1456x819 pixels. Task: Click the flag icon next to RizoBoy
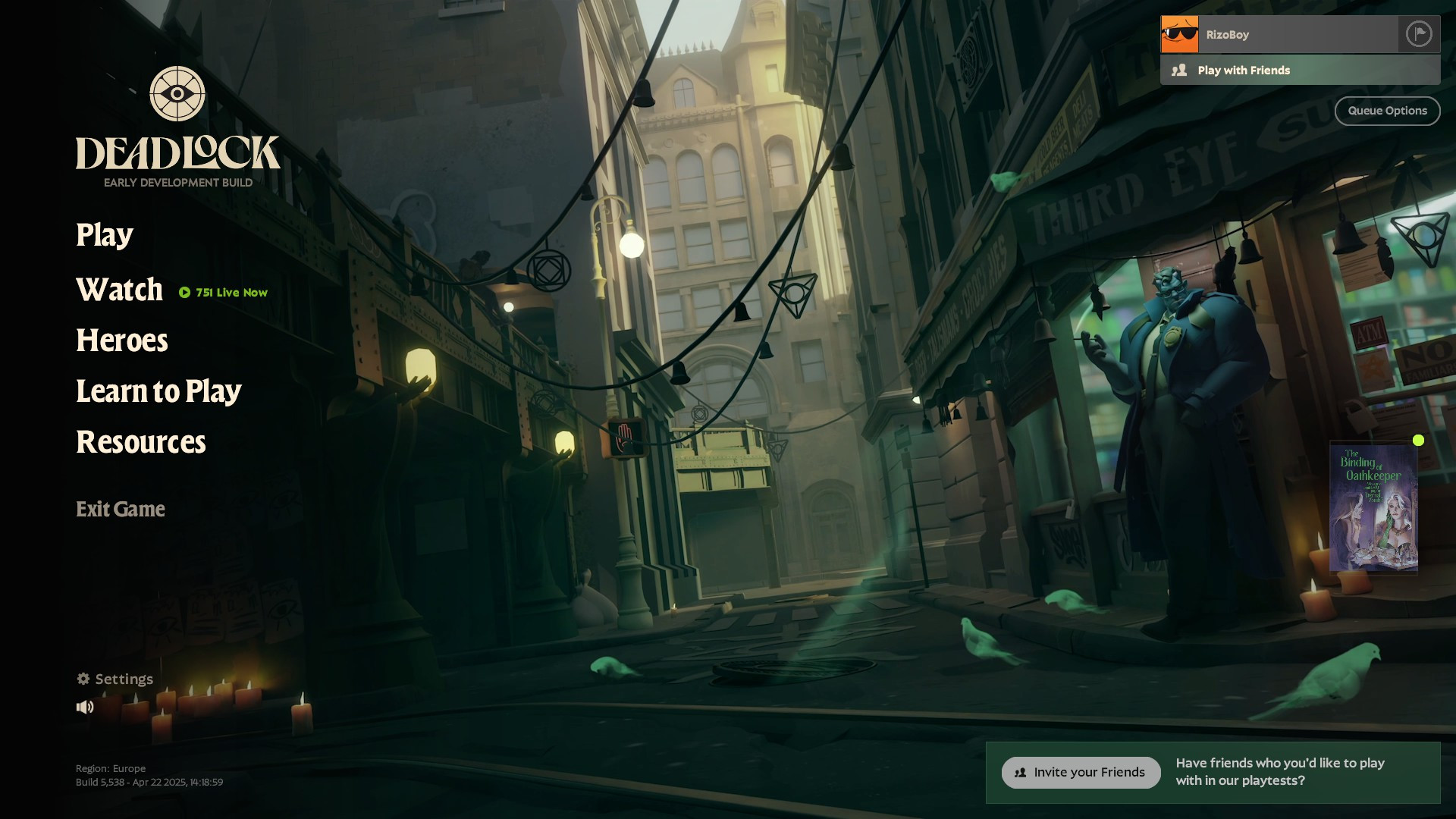click(1419, 34)
